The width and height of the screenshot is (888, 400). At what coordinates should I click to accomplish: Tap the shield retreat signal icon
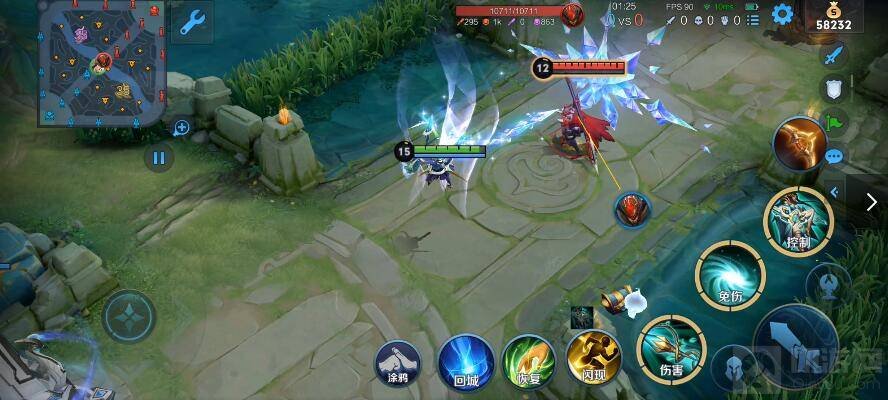tap(833, 89)
